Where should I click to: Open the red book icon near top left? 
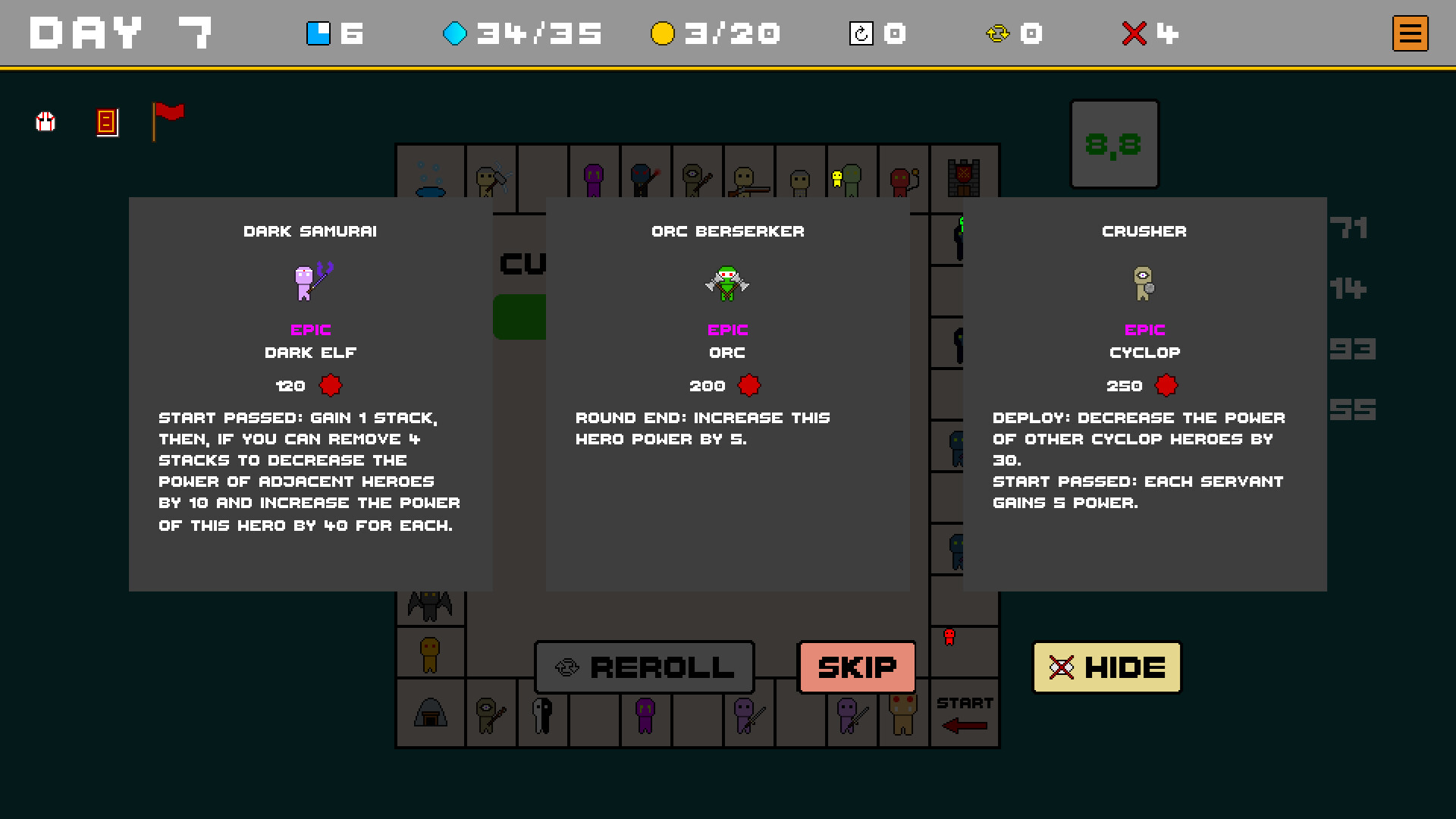click(x=106, y=122)
